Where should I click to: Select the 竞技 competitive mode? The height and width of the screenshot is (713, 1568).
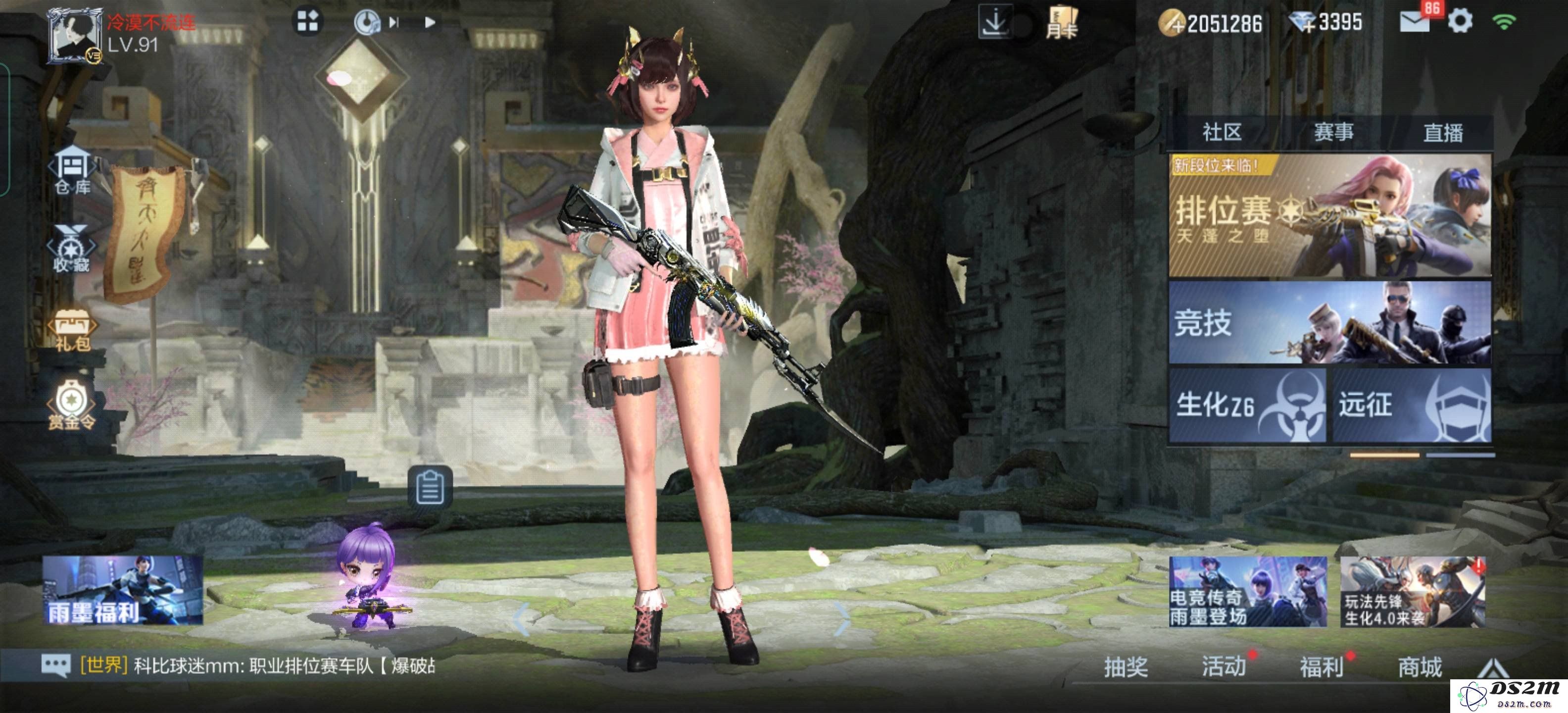click(1329, 322)
